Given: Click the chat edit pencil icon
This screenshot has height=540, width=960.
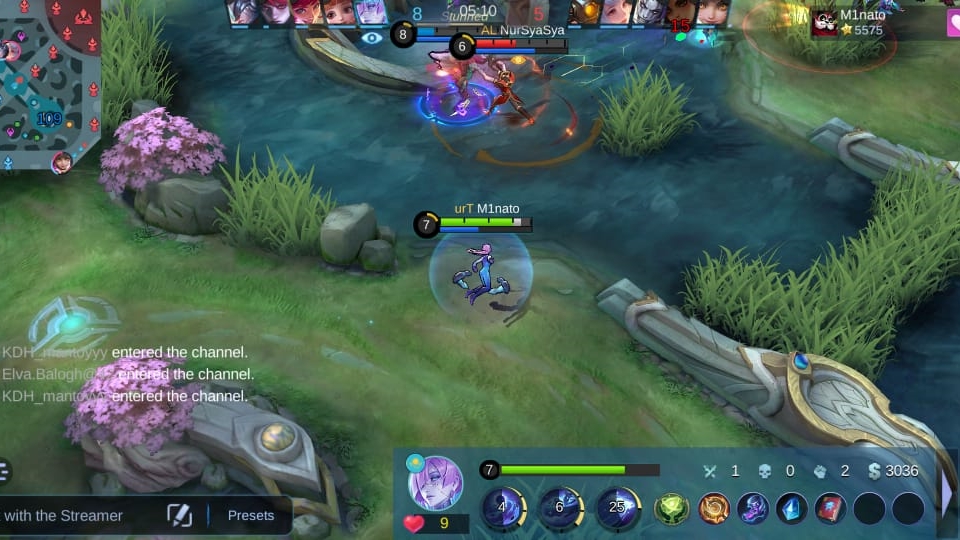Looking at the screenshot, I should tap(179, 516).
